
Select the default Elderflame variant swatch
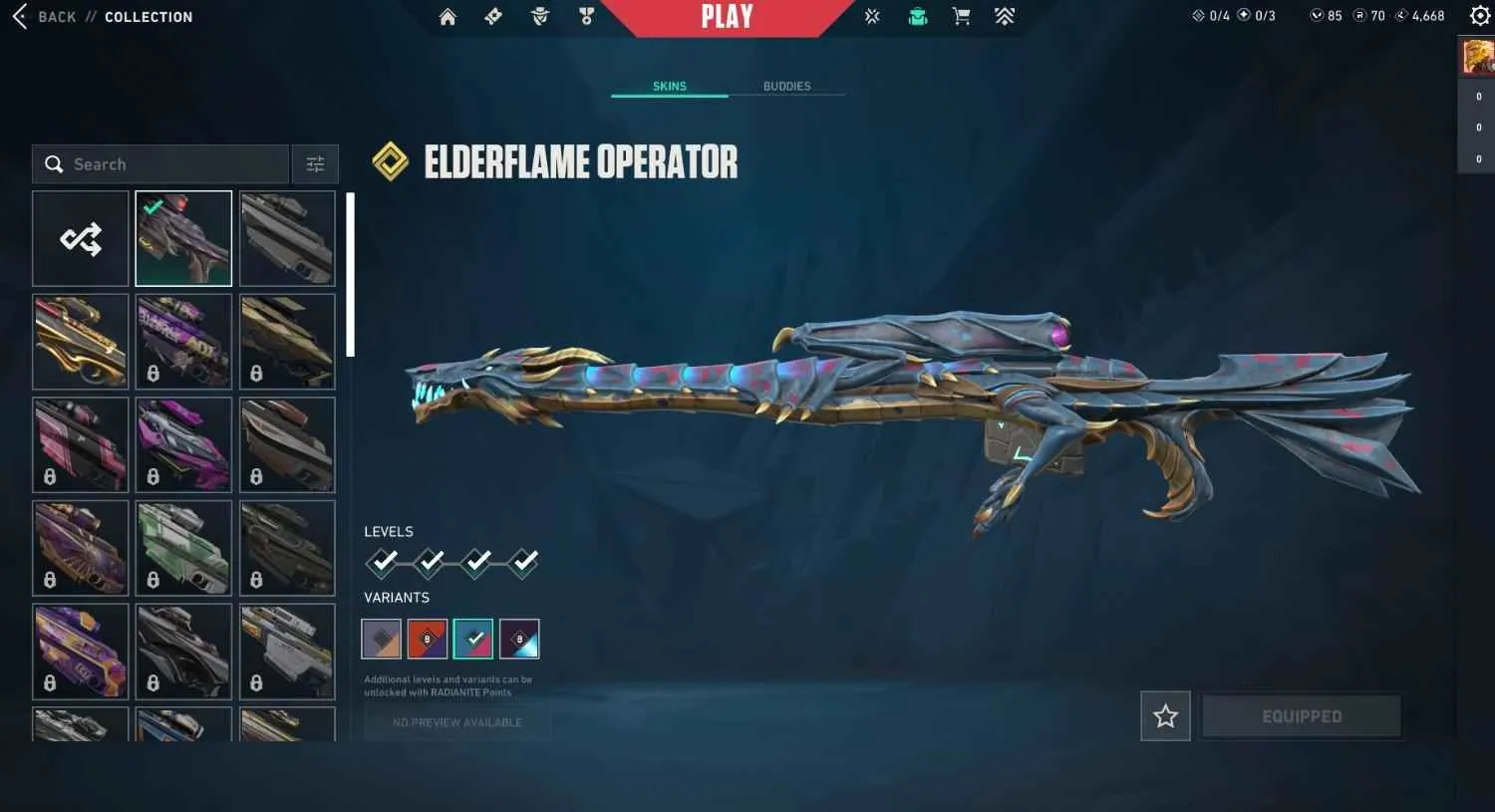381,639
